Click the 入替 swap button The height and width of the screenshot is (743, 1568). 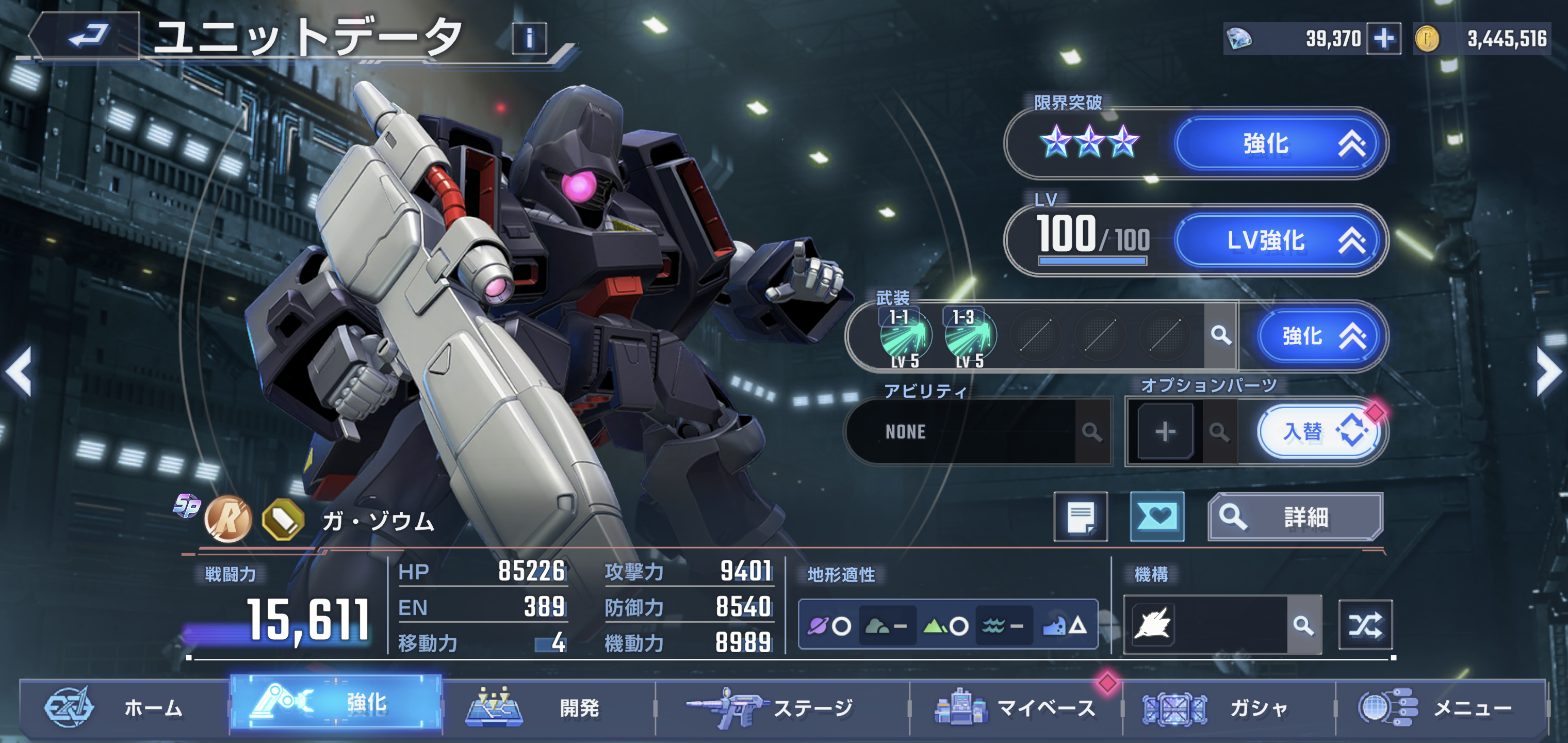click(1319, 432)
